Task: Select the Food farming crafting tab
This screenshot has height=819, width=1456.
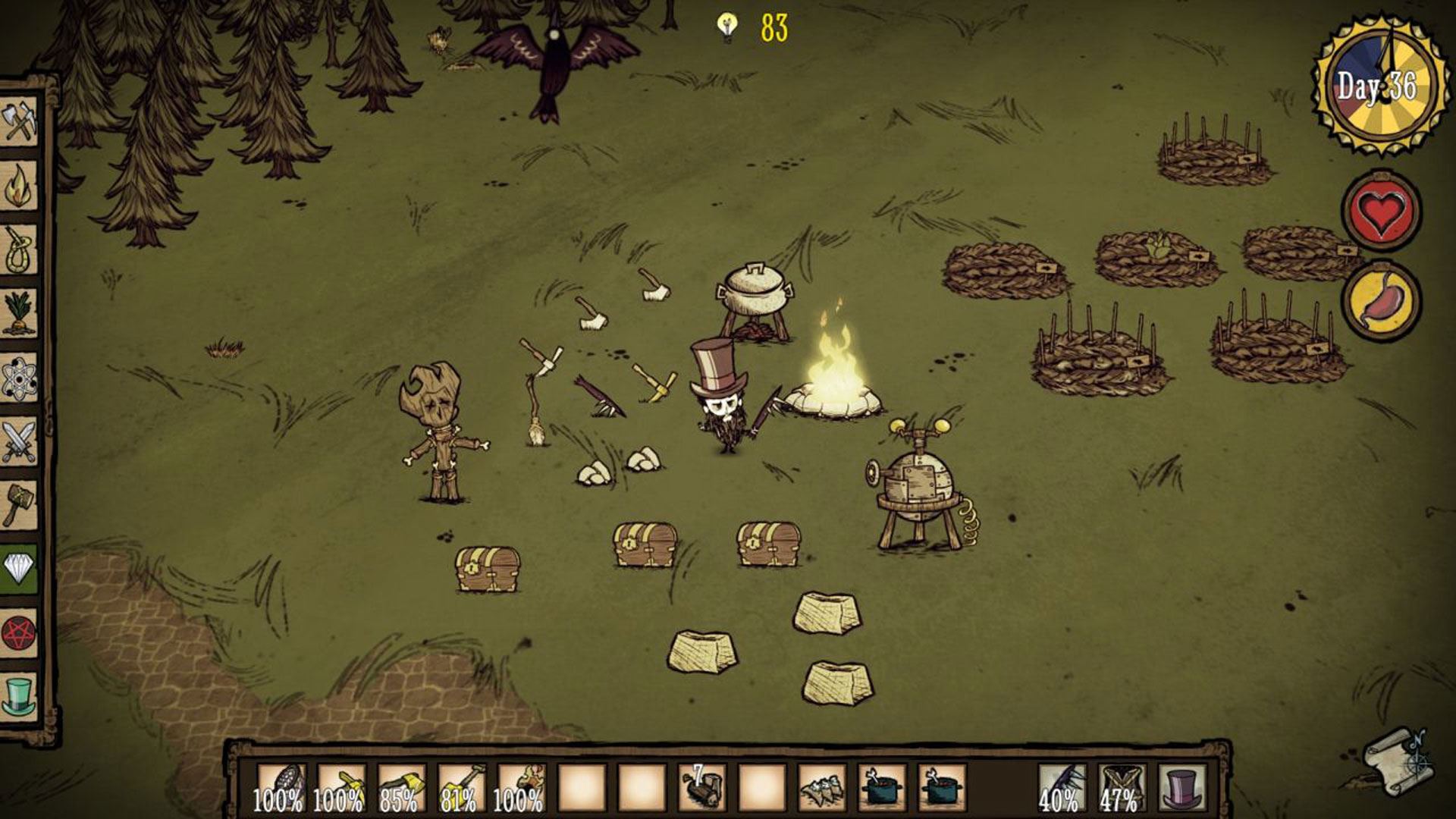Action: tap(20, 312)
